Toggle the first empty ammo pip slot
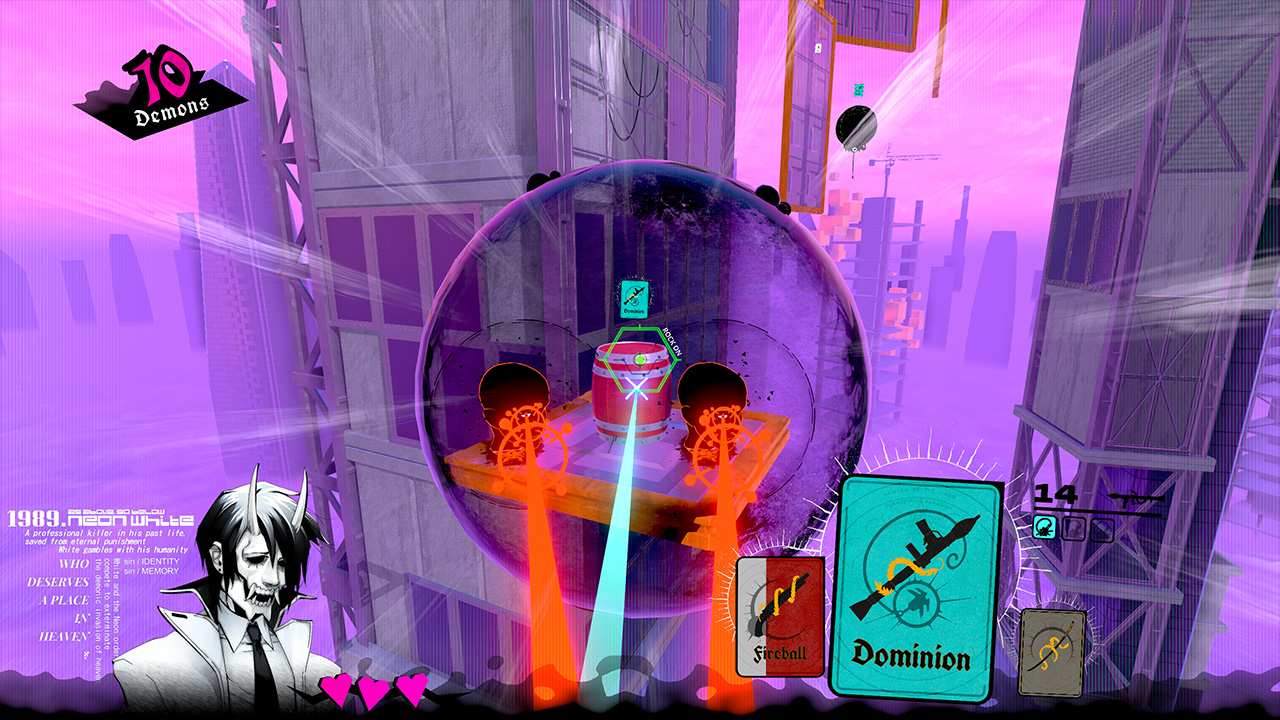1280x720 pixels. pyautogui.click(x=1074, y=528)
